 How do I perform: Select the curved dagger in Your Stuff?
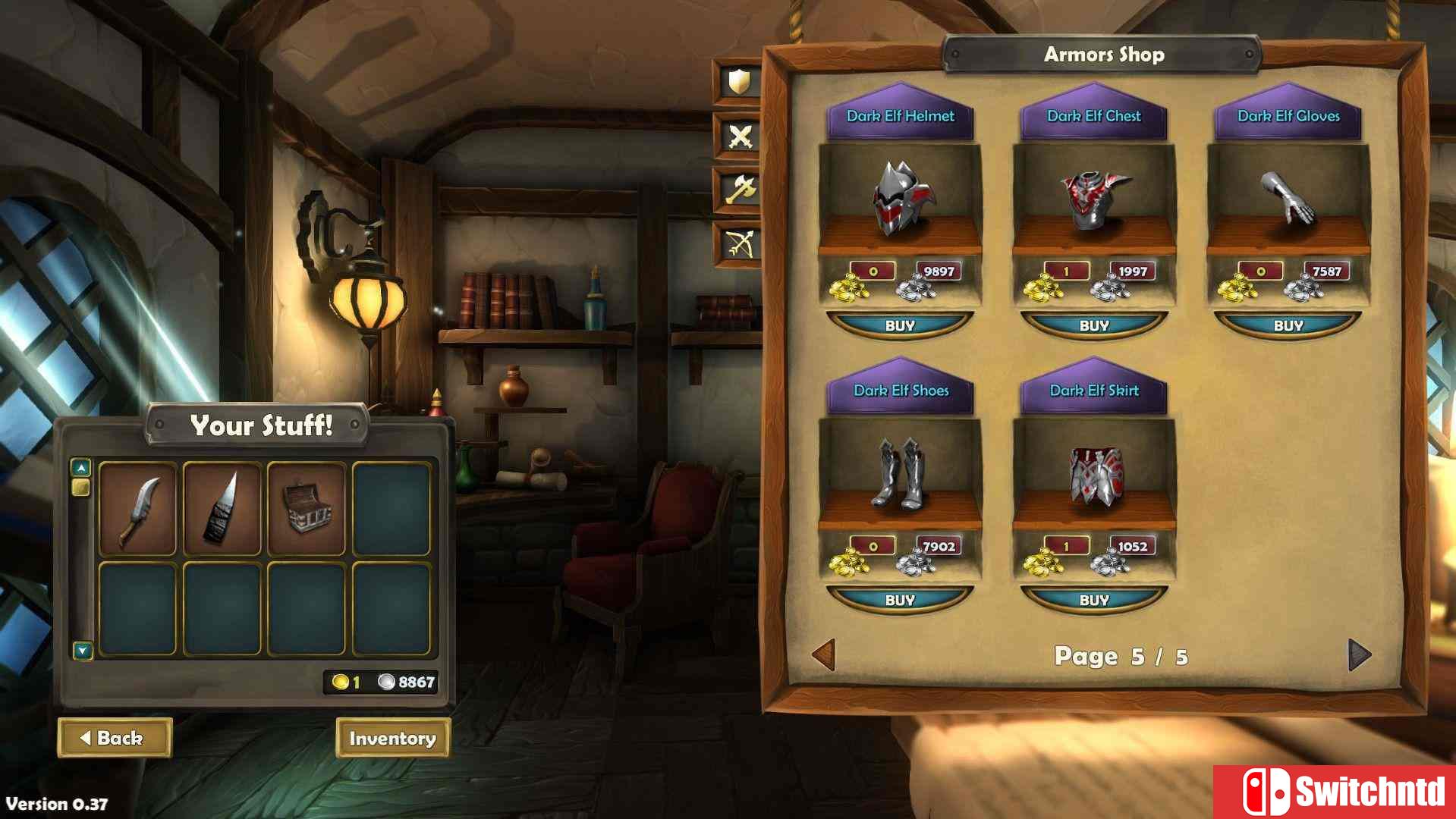point(137,509)
